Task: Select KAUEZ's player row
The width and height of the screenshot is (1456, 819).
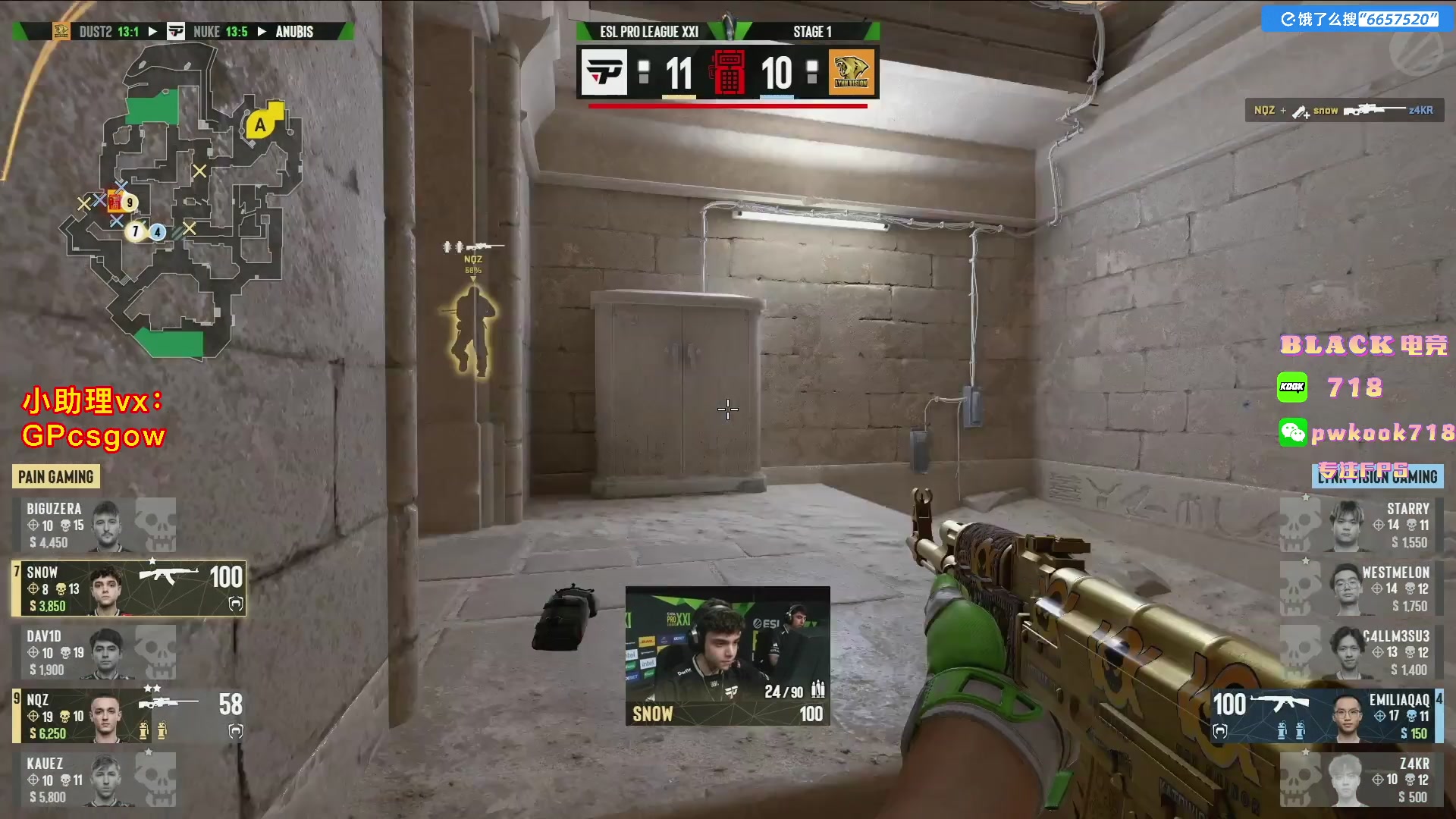Action: [95, 780]
